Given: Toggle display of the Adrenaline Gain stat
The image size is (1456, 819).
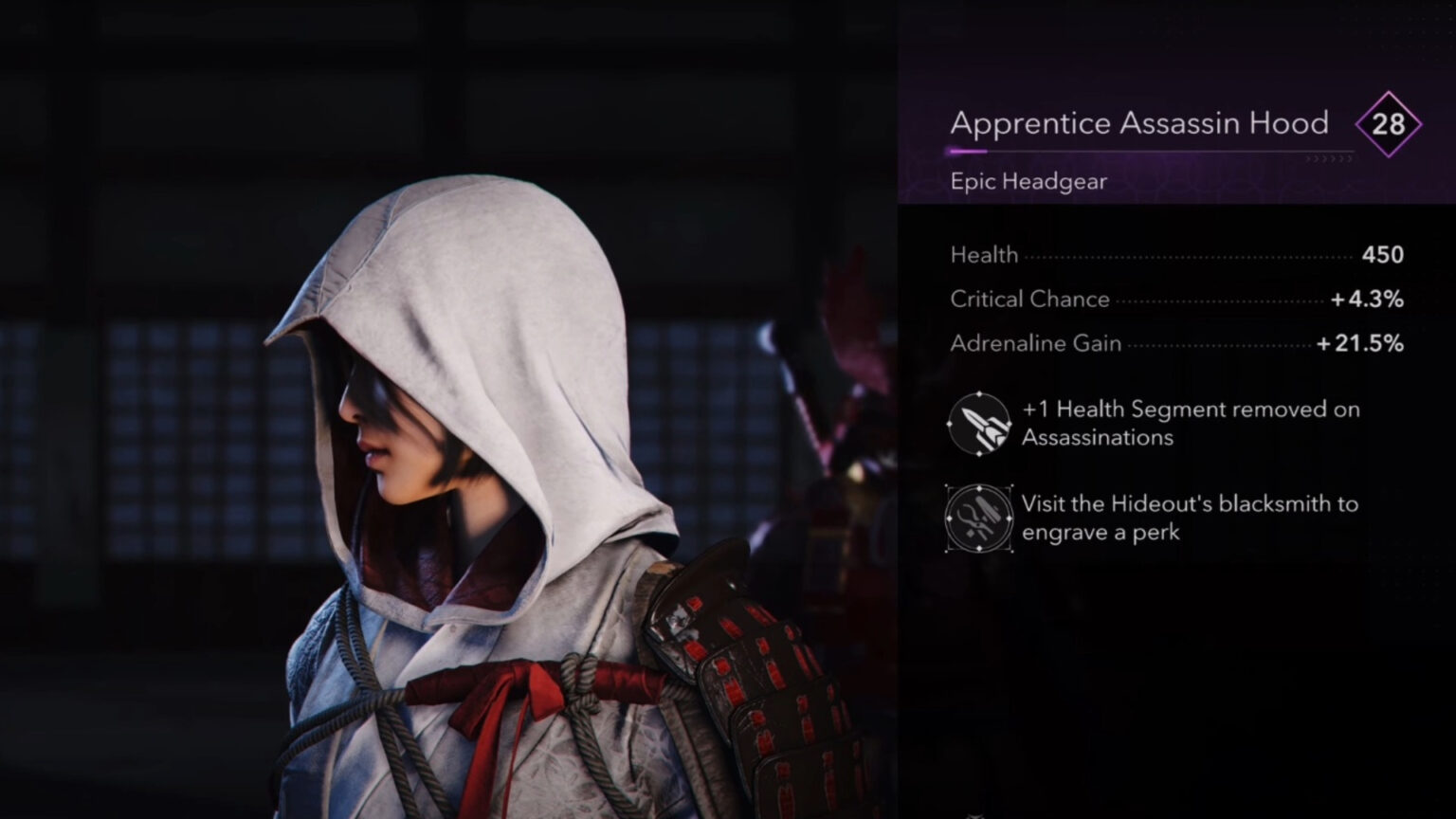Looking at the screenshot, I should pyautogui.click(x=1036, y=343).
